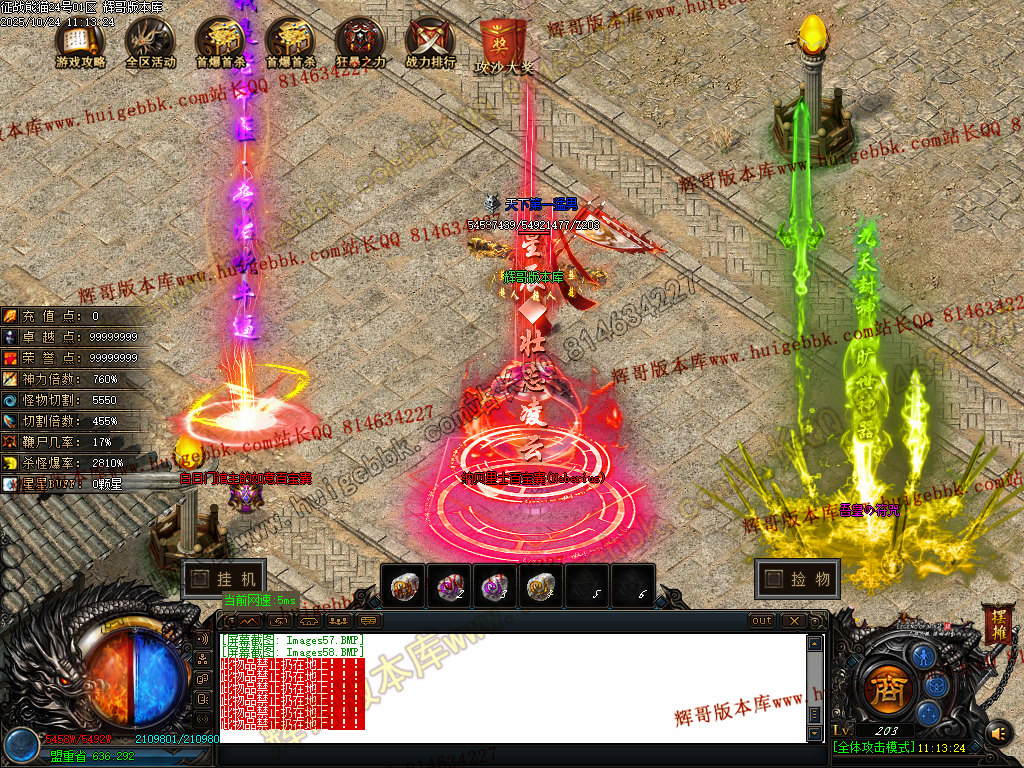Use the purple stone in hotbar slot 3
1024x768 pixels.
(x=497, y=587)
